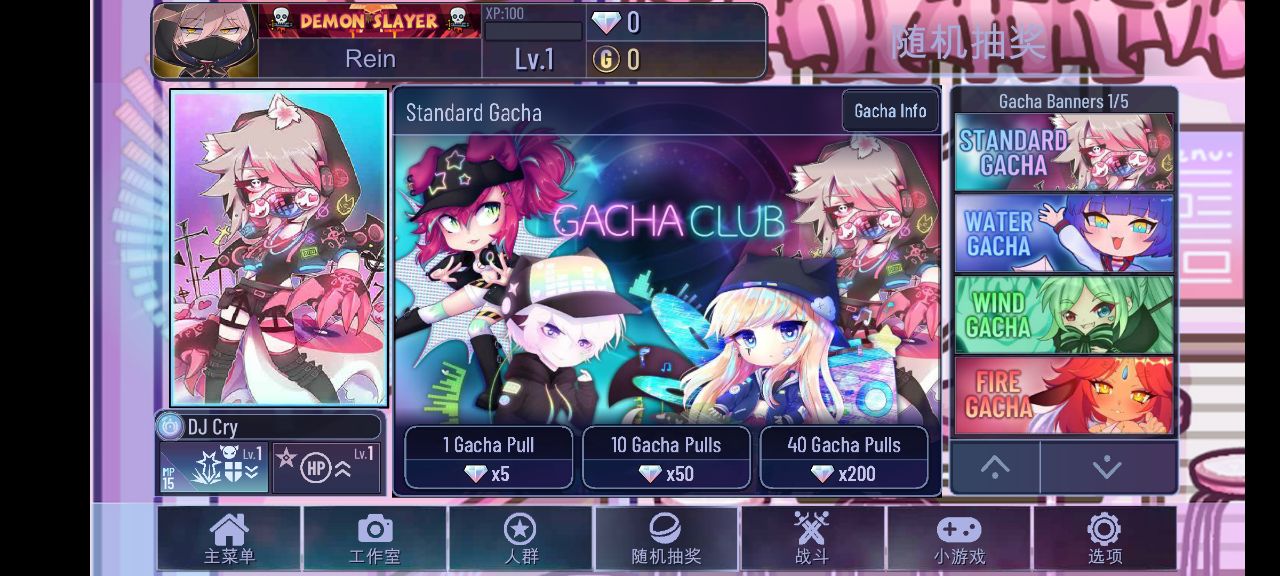Switch to the Wind Gacha banner

tap(1064, 314)
